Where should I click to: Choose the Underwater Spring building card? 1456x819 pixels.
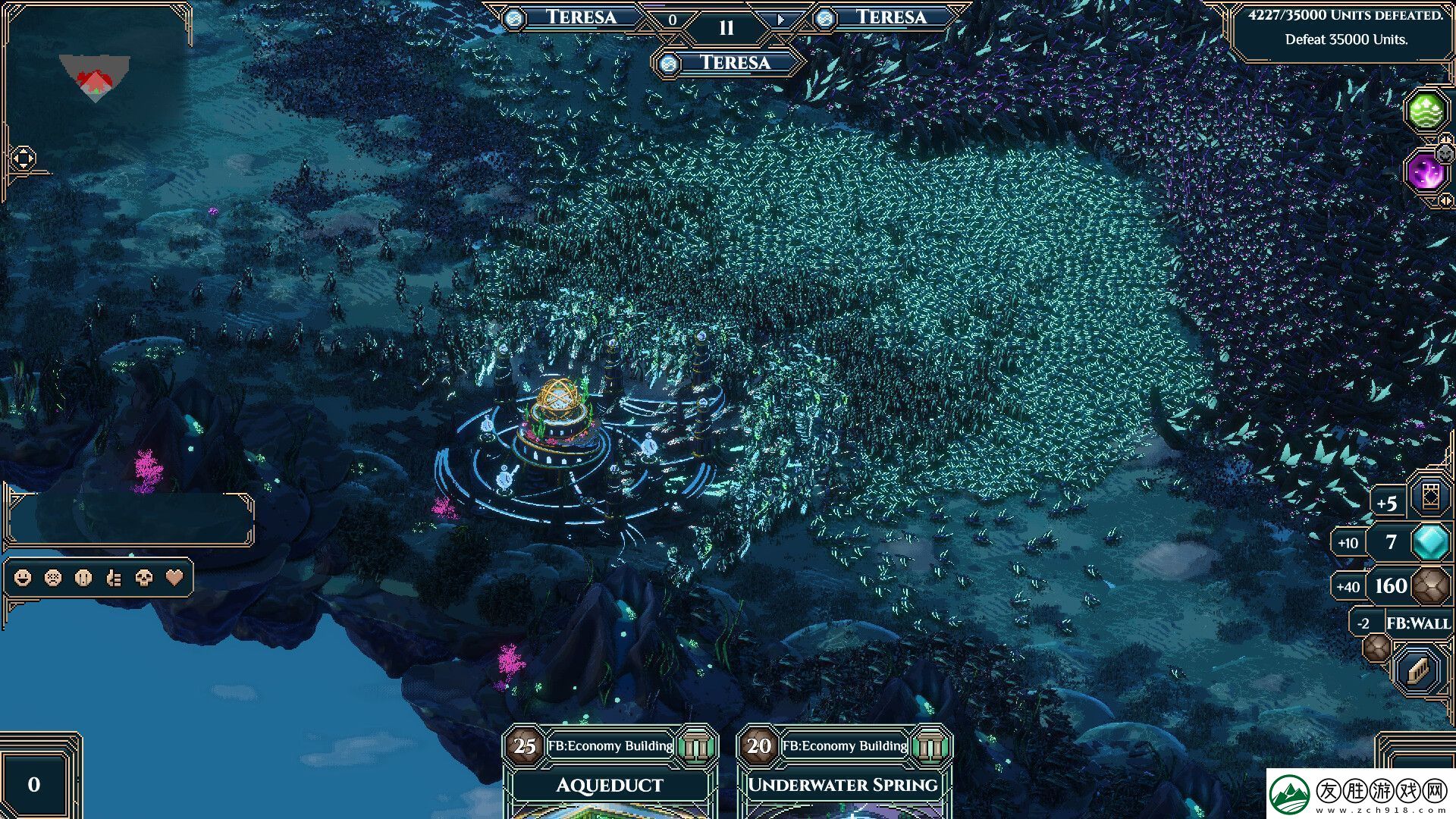[x=843, y=785]
